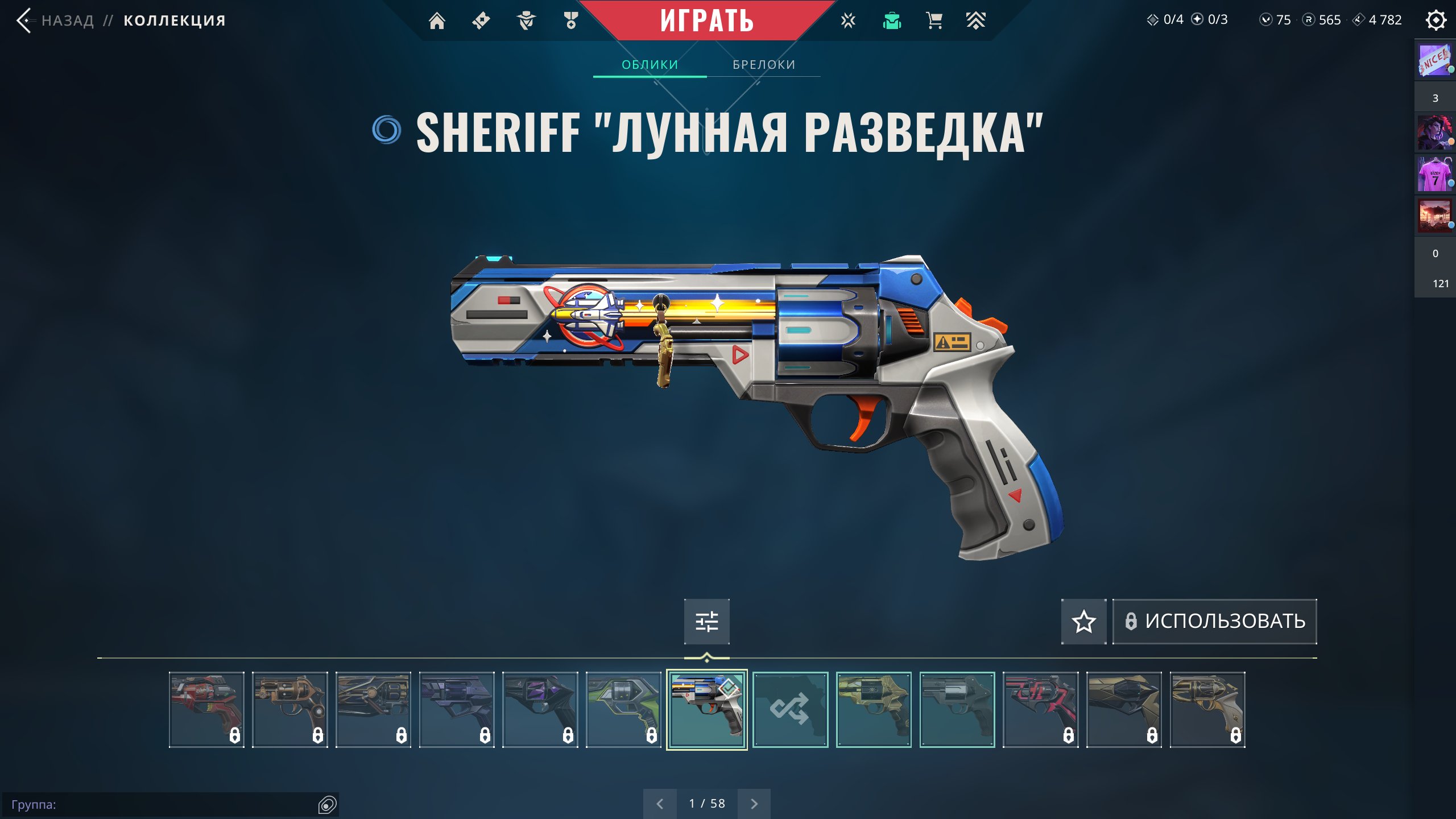Open the shopping cart store icon
This screenshot has width=1456, height=819.
pyautogui.click(x=934, y=21)
